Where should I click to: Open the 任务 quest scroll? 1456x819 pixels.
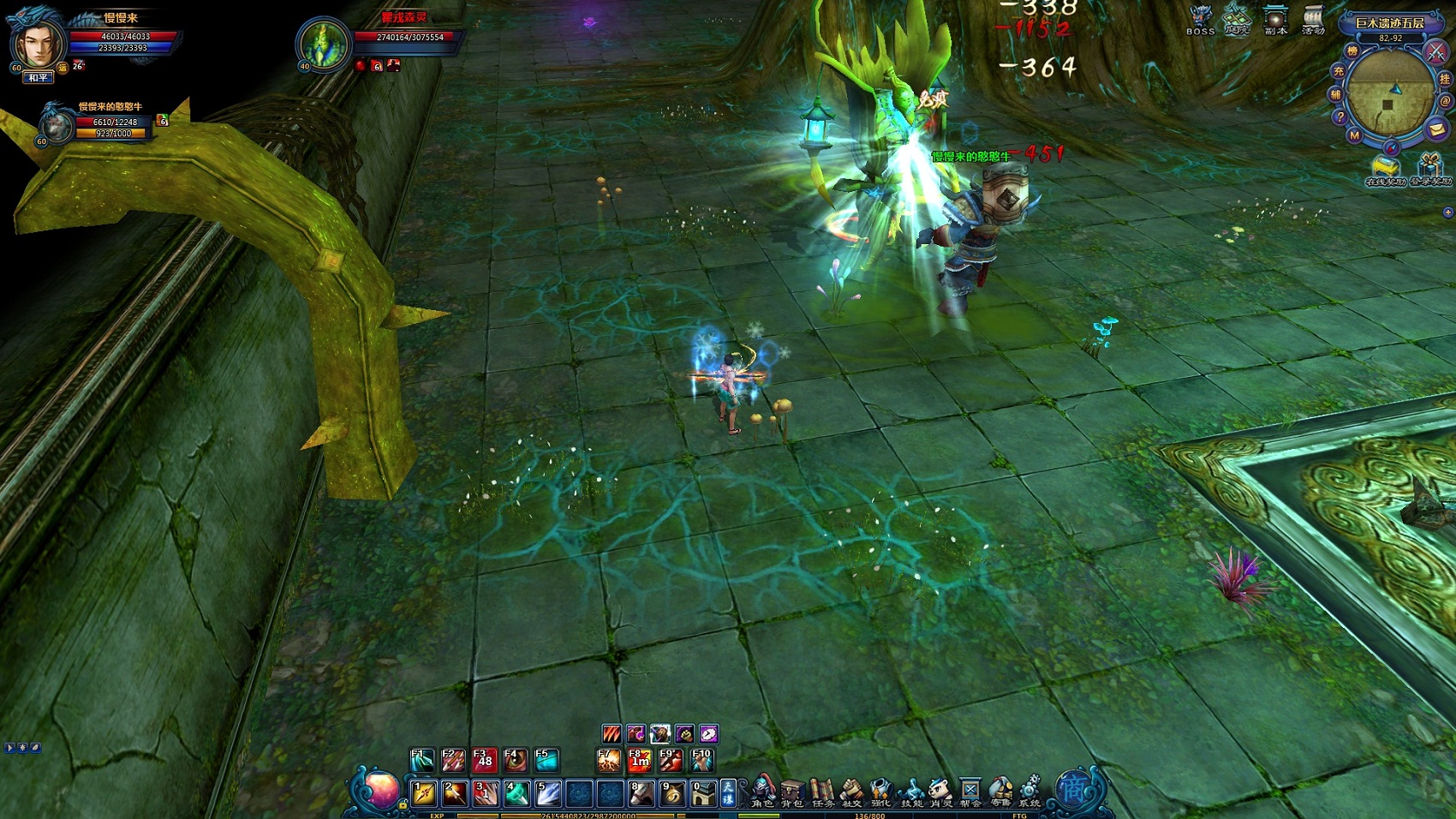pyautogui.click(x=822, y=792)
